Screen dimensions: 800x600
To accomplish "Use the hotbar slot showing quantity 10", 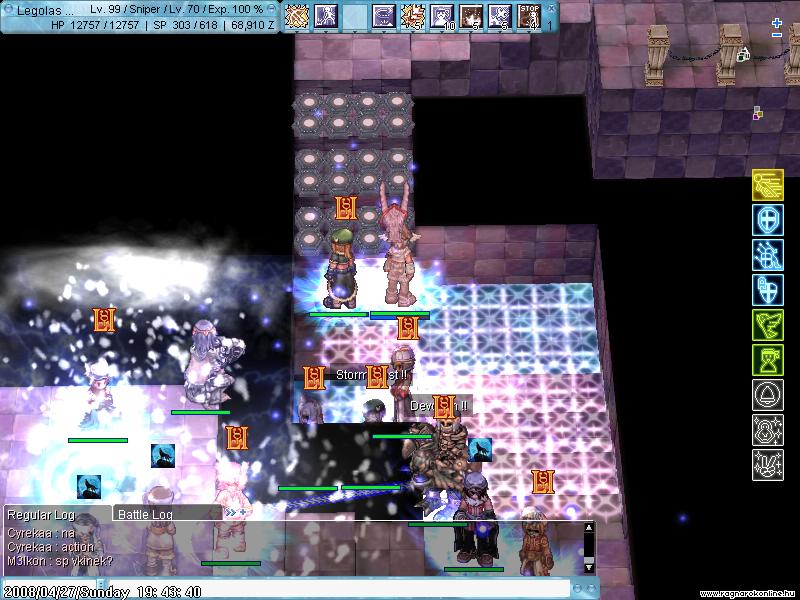I will pyautogui.click(x=442, y=16).
